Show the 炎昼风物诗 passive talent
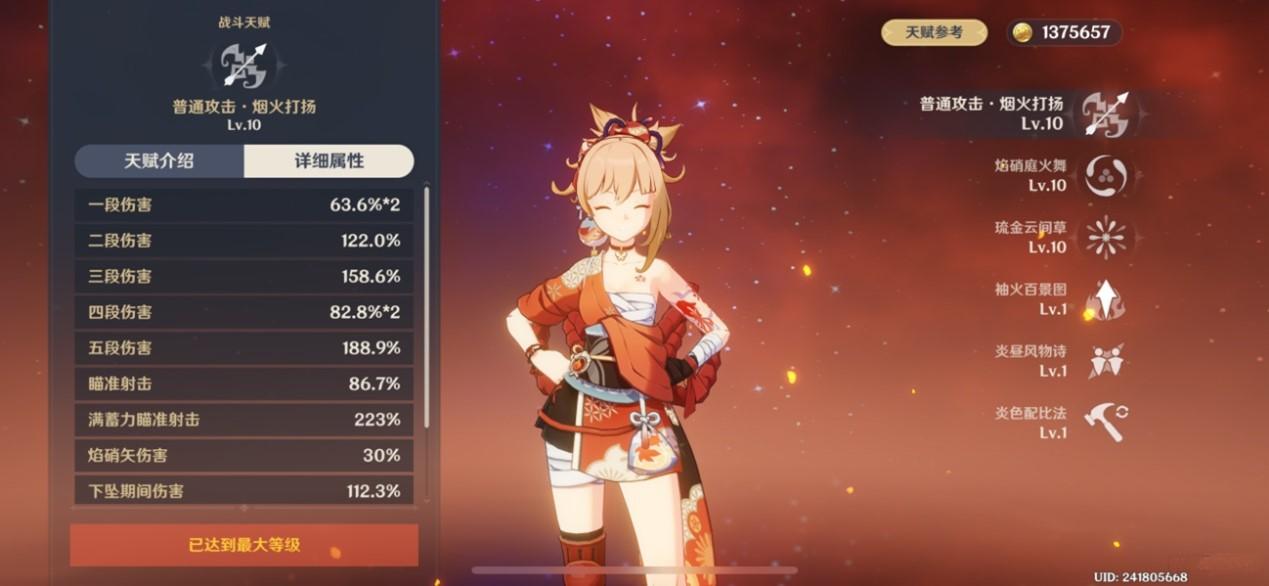Image resolution: width=1269 pixels, height=586 pixels. 1105,361
